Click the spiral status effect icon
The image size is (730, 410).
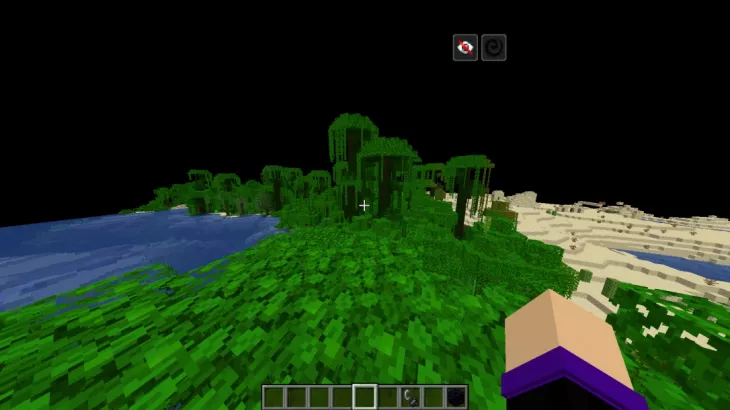tap(493, 47)
